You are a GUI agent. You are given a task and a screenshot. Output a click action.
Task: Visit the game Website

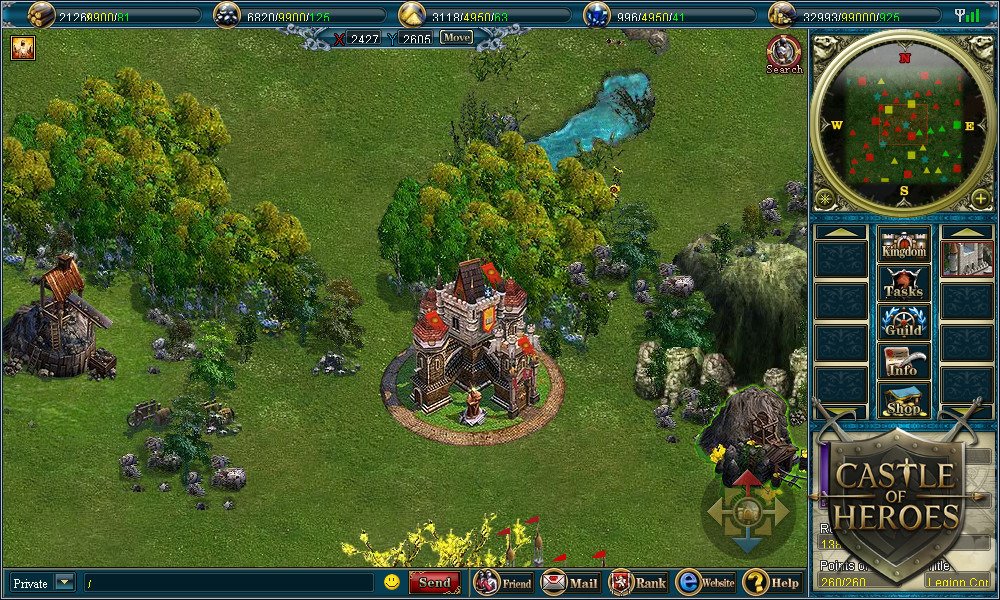[705, 582]
